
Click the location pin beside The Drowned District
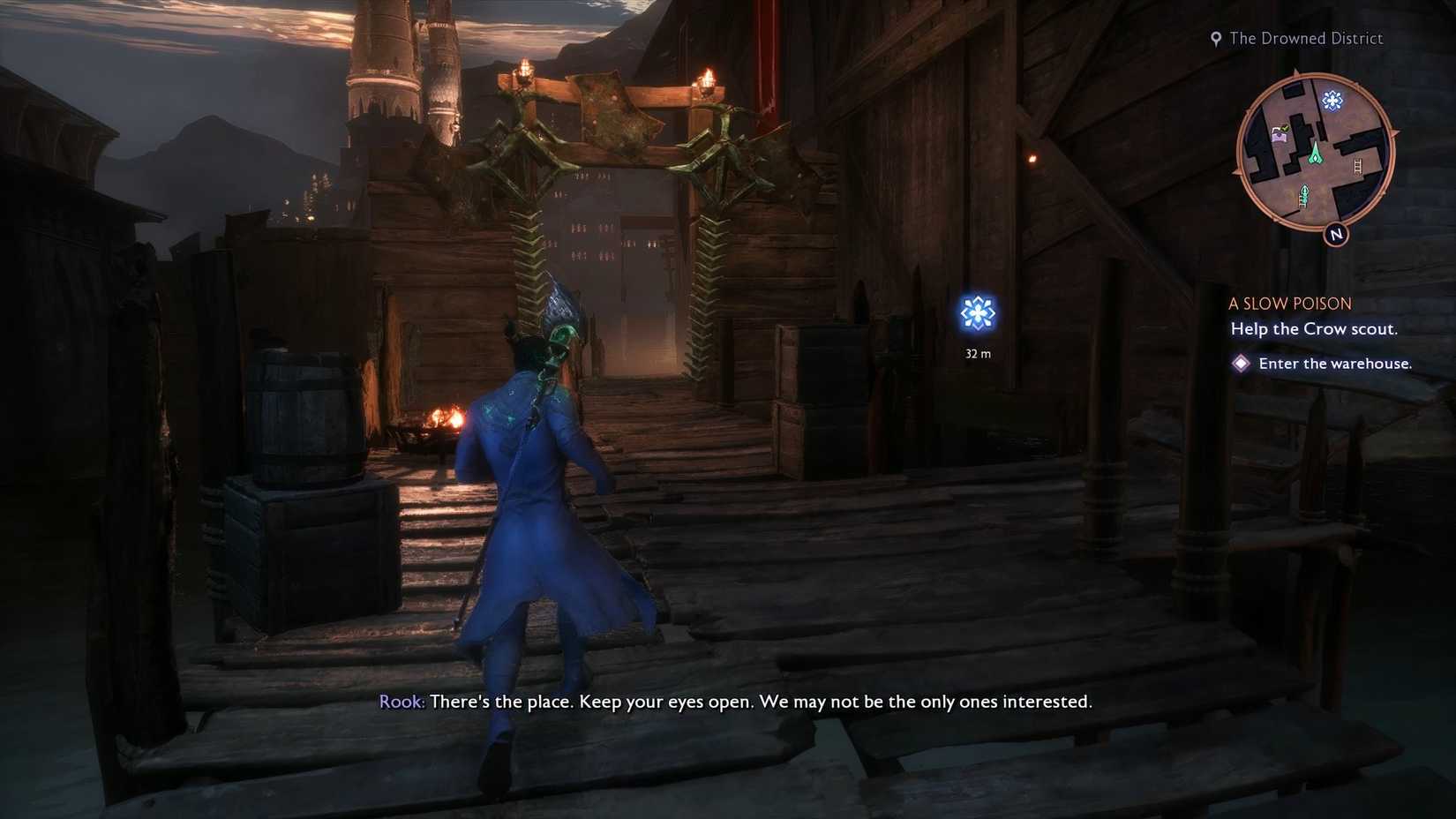1217,38
